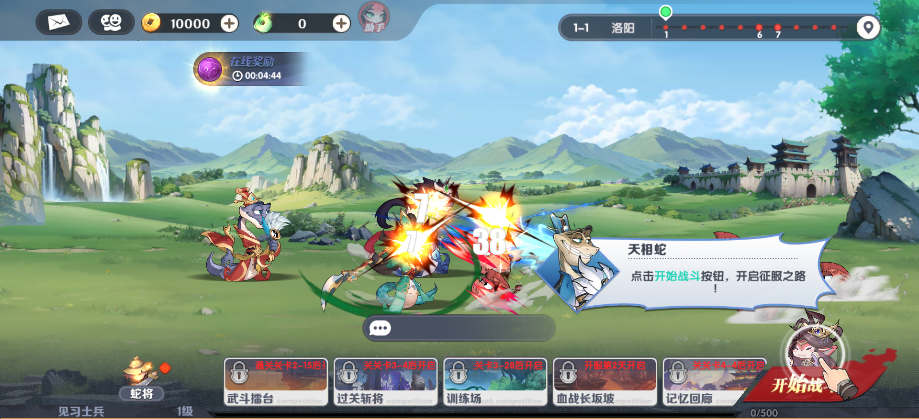
Task: Open the mail envelope icon
Action: pos(58,21)
